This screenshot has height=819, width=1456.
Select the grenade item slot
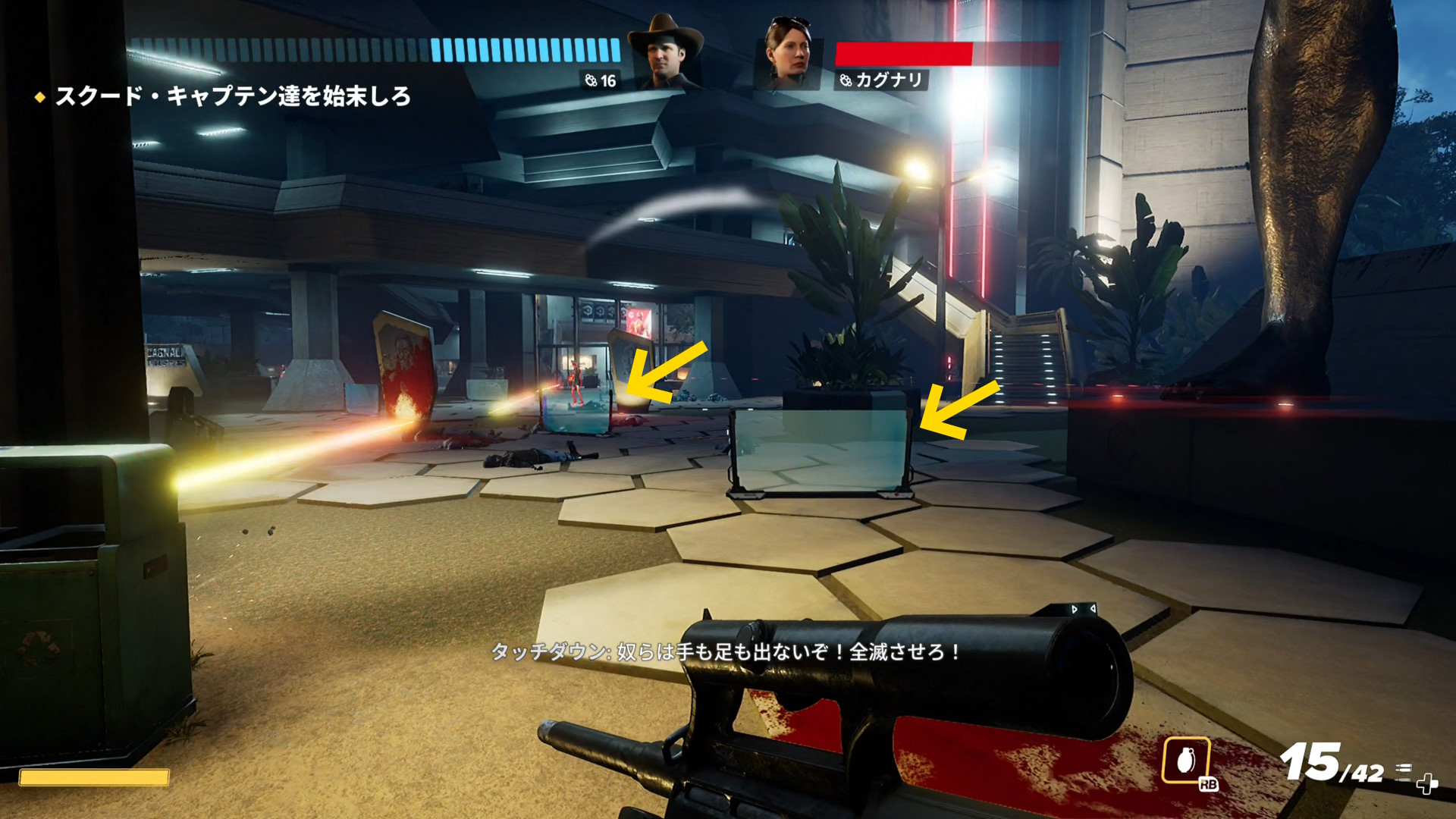coord(1185,760)
